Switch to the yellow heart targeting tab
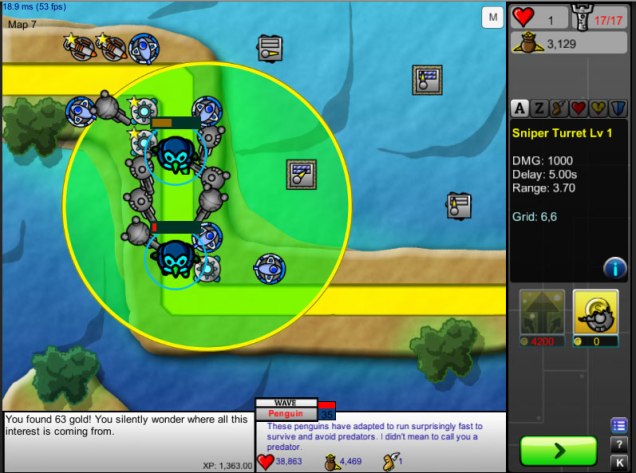636x473 pixels. 597,108
